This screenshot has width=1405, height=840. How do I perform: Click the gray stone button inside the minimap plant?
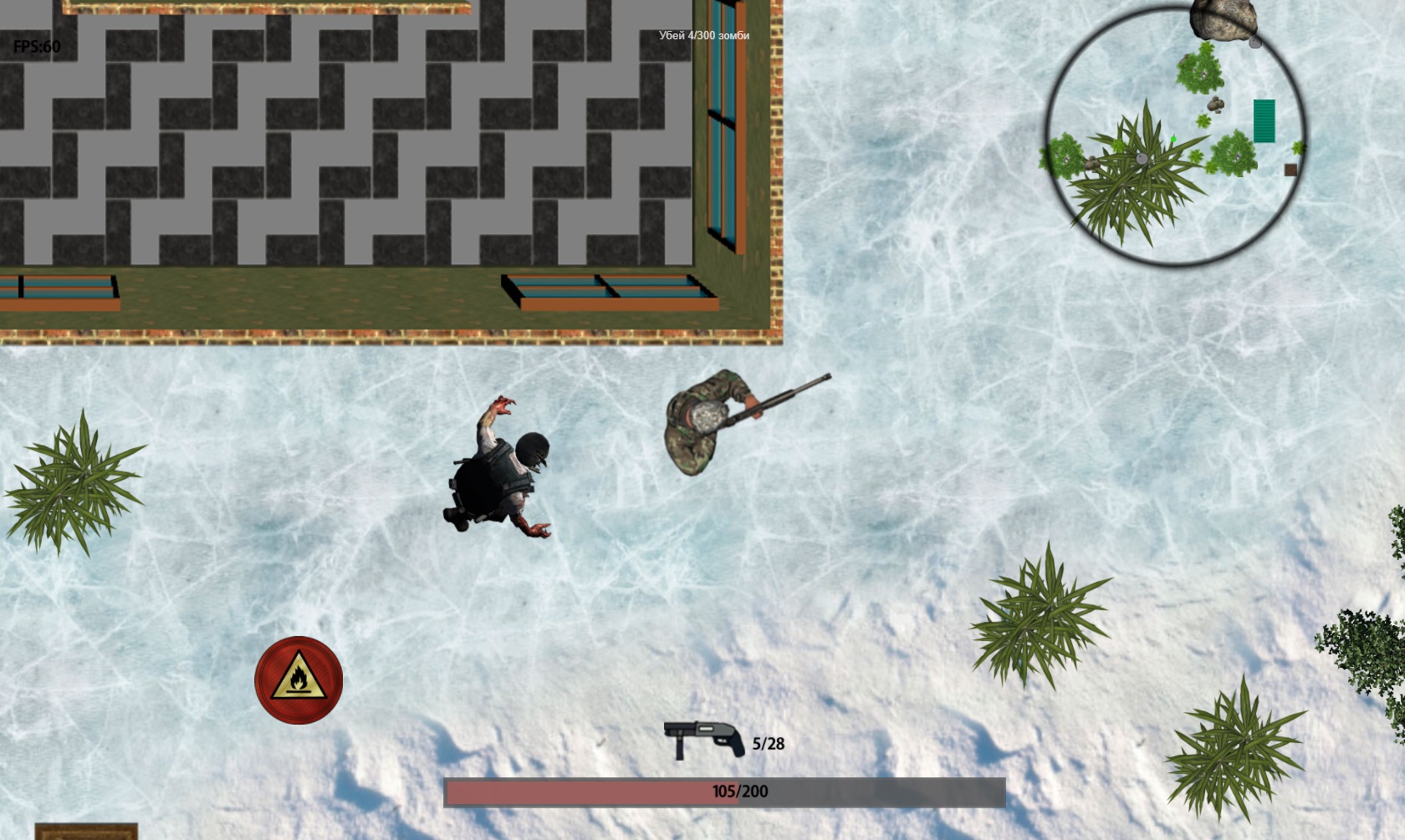1142,159
